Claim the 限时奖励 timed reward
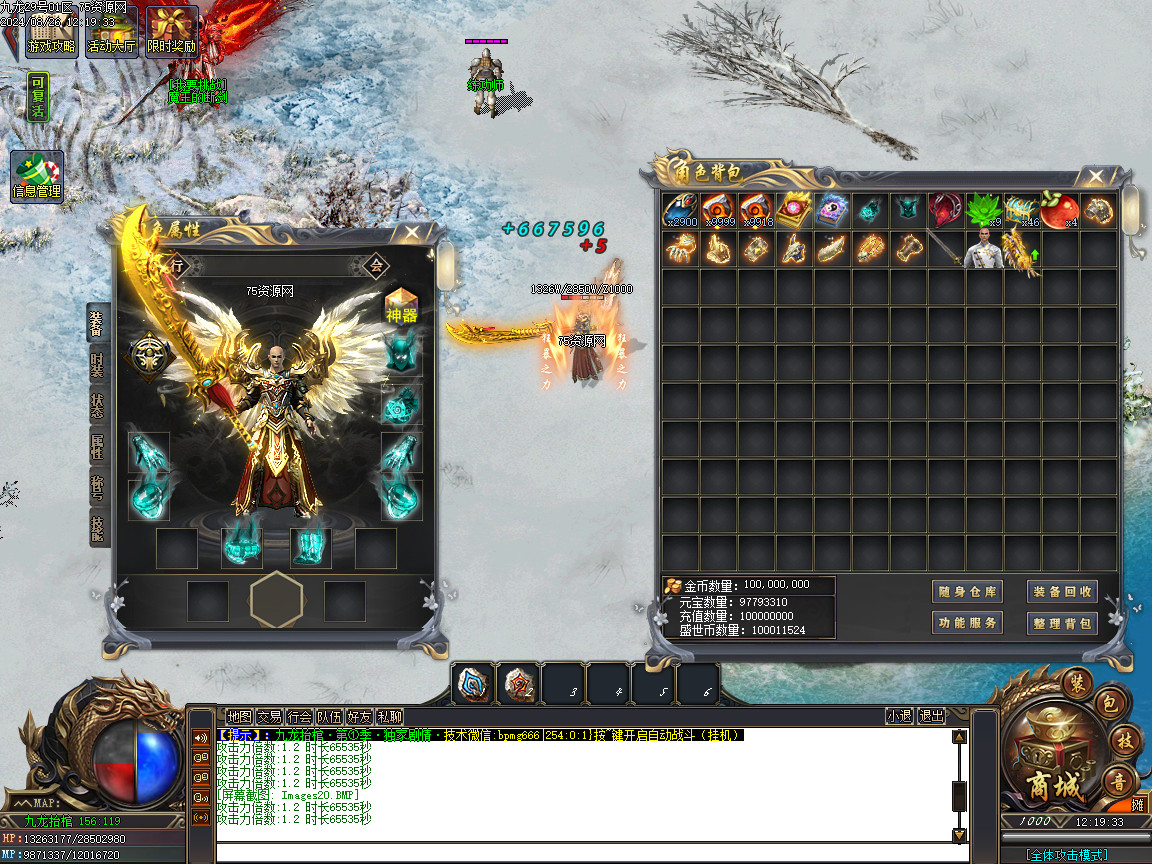The height and width of the screenshot is (864, 1152). pos(172,32)
